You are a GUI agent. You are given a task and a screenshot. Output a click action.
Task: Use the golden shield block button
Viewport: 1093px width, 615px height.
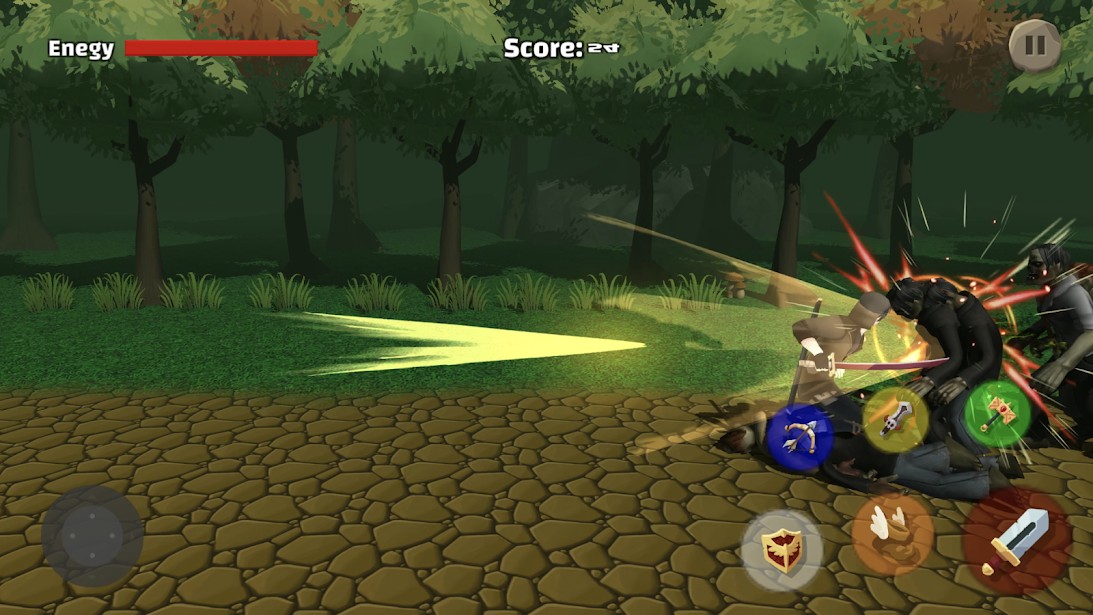point(782,550)
